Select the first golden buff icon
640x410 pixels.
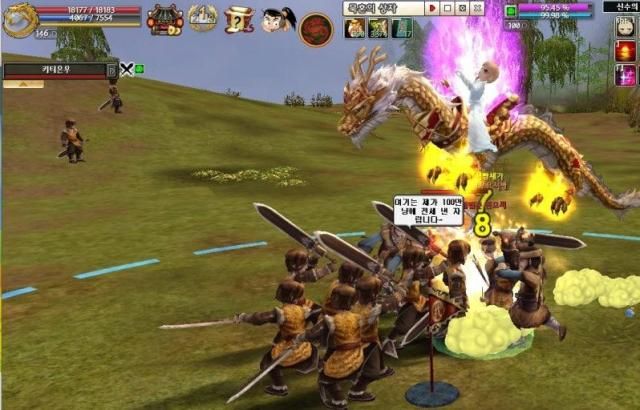(355, 28)
